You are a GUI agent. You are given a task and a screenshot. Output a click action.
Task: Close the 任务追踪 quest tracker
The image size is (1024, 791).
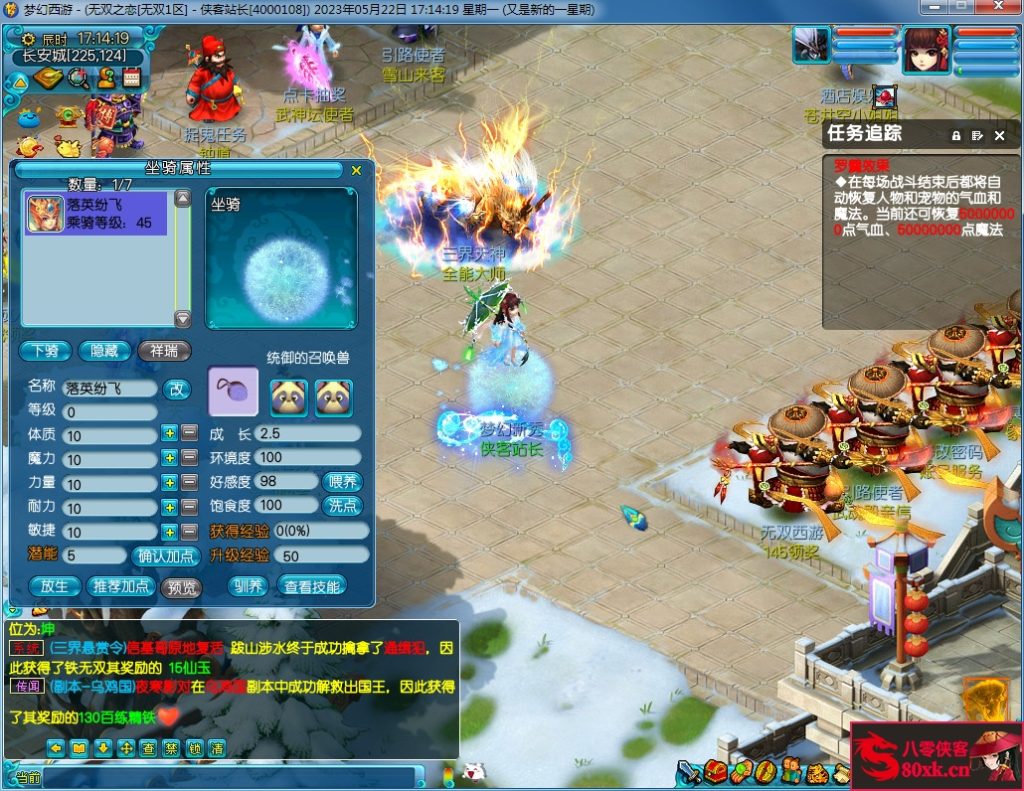999,135
